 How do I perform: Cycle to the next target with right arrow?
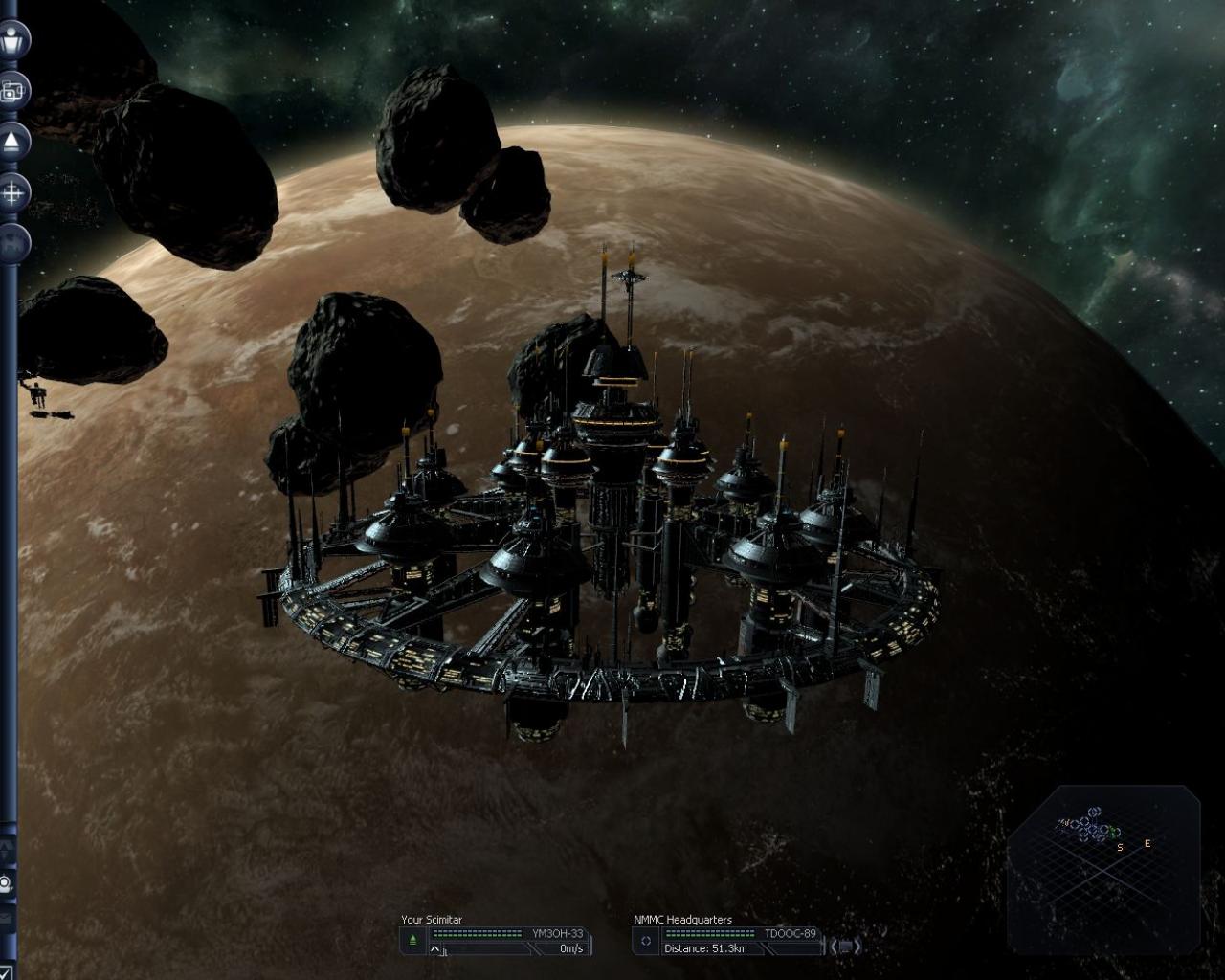pos(857,946)
